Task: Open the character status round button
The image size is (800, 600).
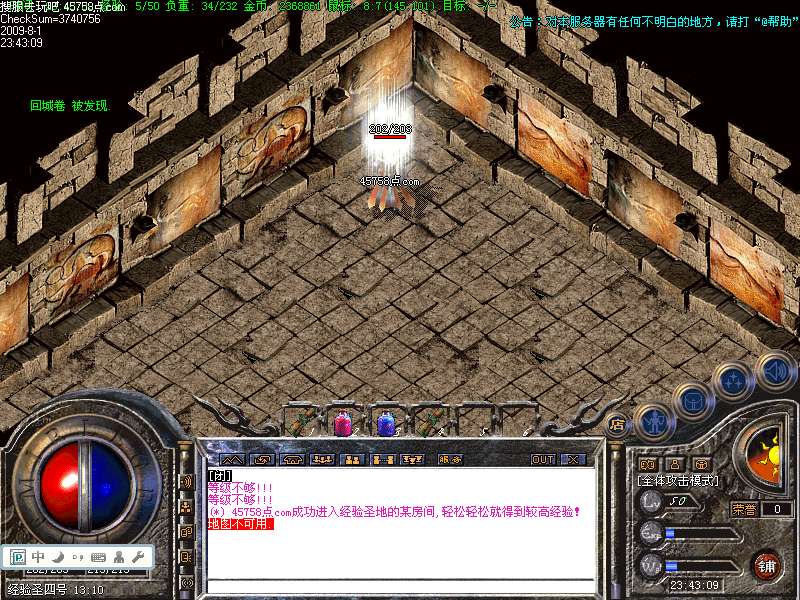Action: 652,421
